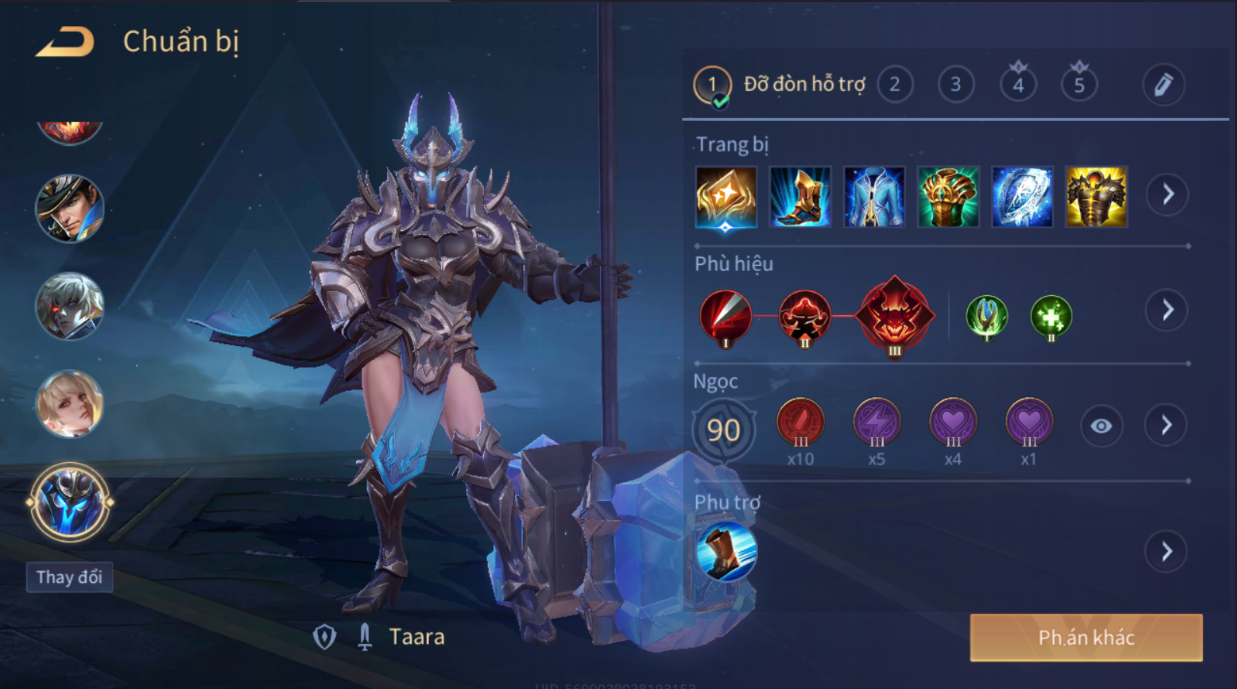Viewport: 1237px width, 689px height.
Task: Switch to build preset tab 3
Action: pyautogui.click(x=956, y=85)
